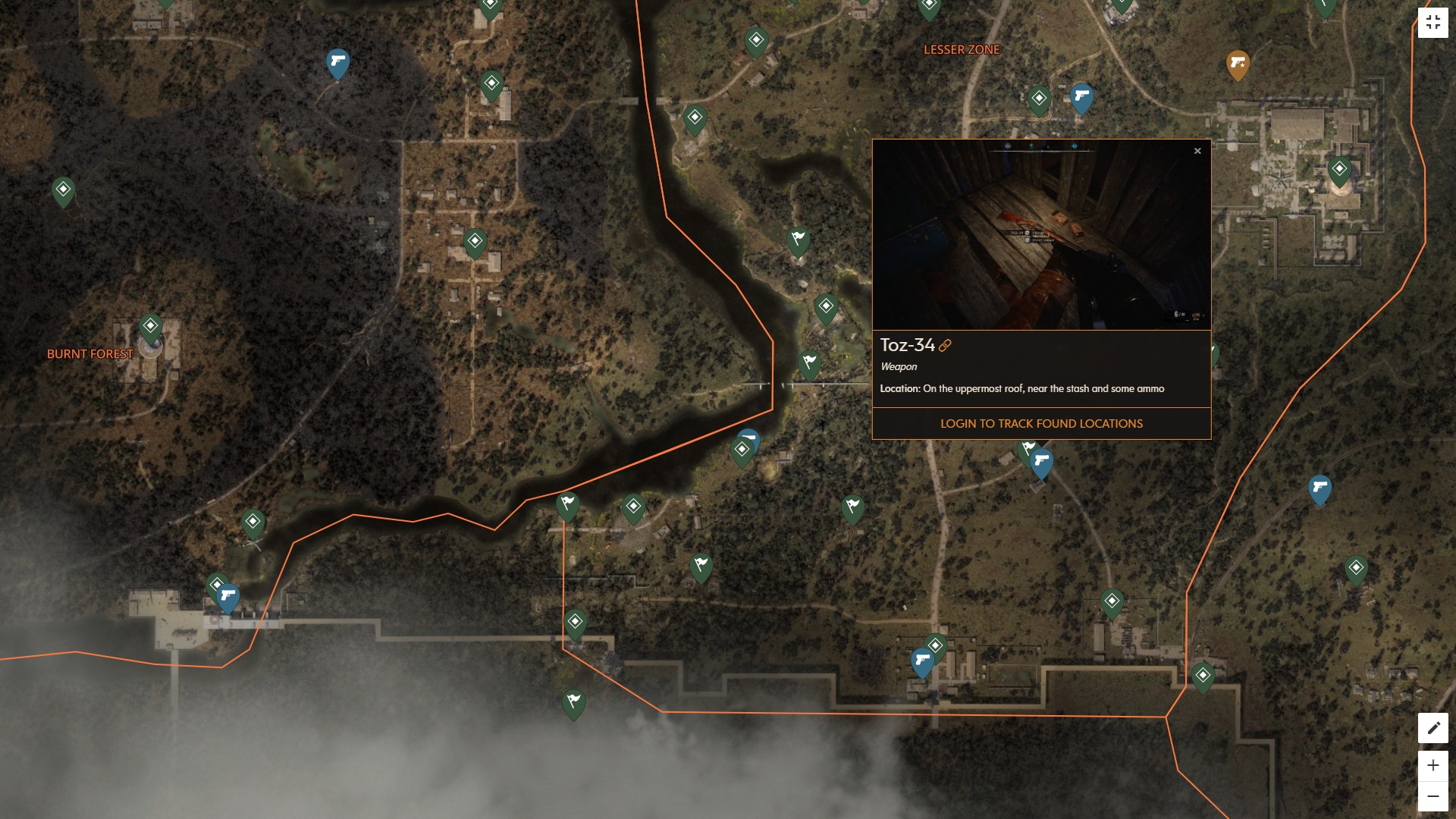Select the flag marker left of the river crossing
The width and height of the screenshot is (1456, 819).
click(x=570, y=503)
